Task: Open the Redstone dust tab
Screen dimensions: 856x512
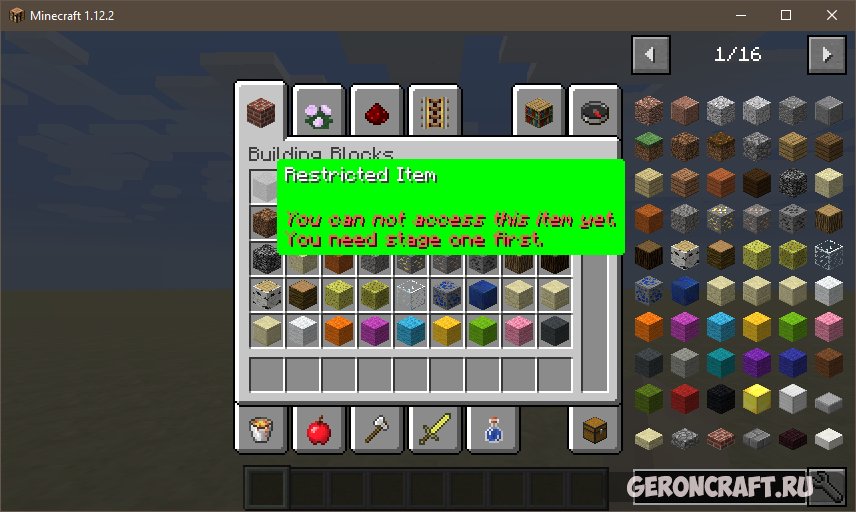Action: 376,112
